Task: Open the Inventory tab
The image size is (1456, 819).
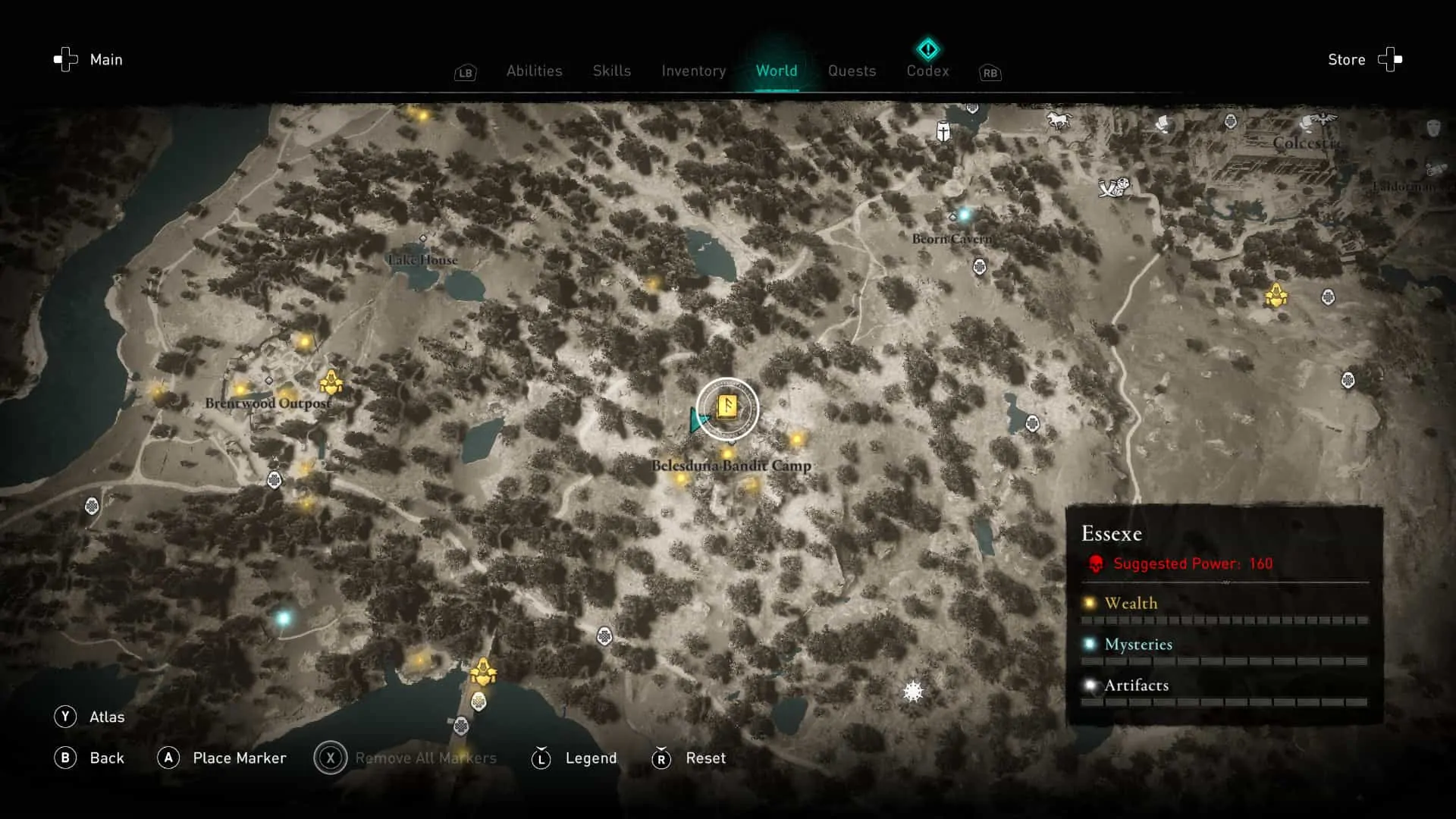Action: coord(692,71)
